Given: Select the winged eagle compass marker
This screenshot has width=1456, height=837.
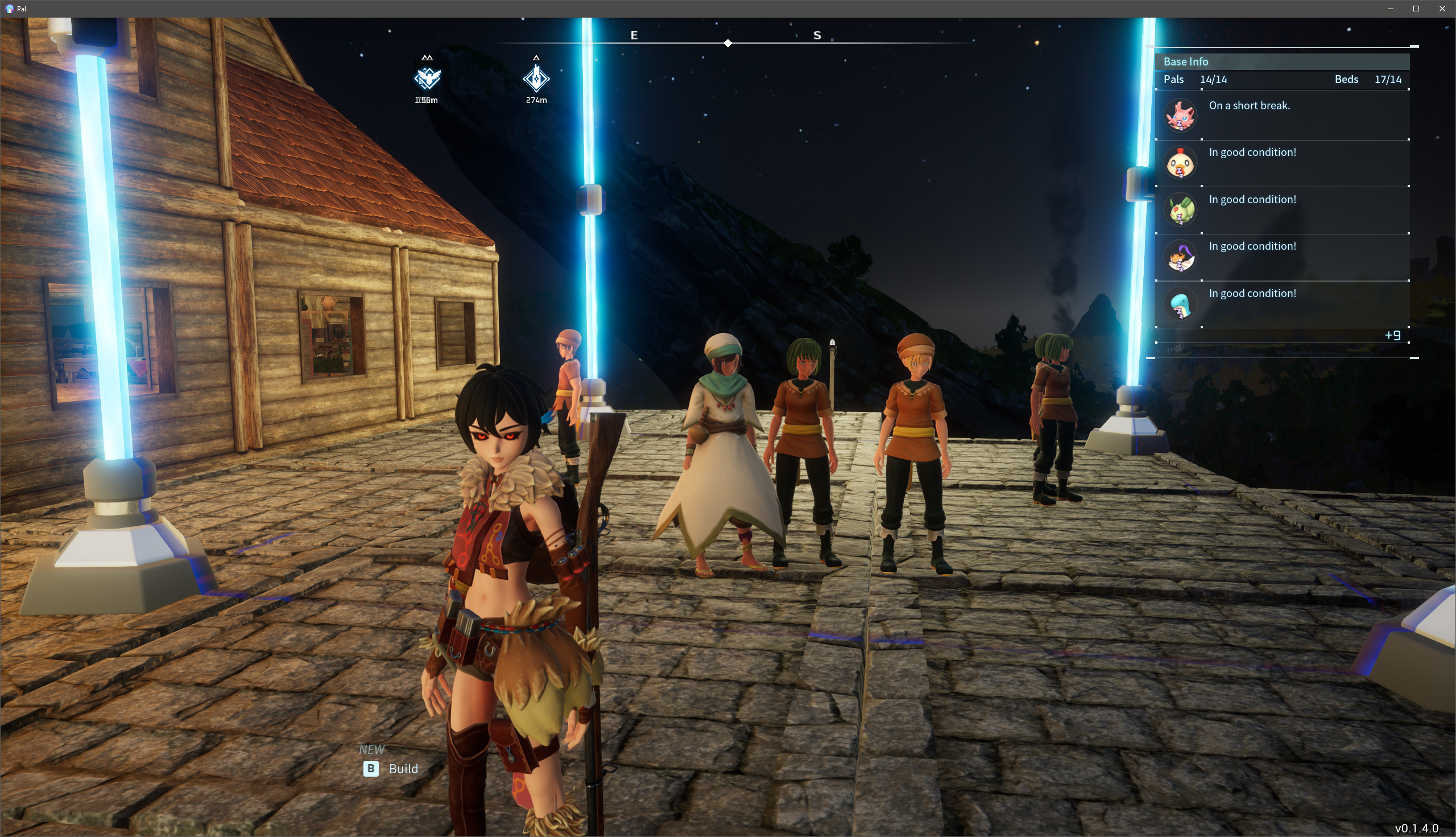Looking at the screenshot, I should (427, 77).
